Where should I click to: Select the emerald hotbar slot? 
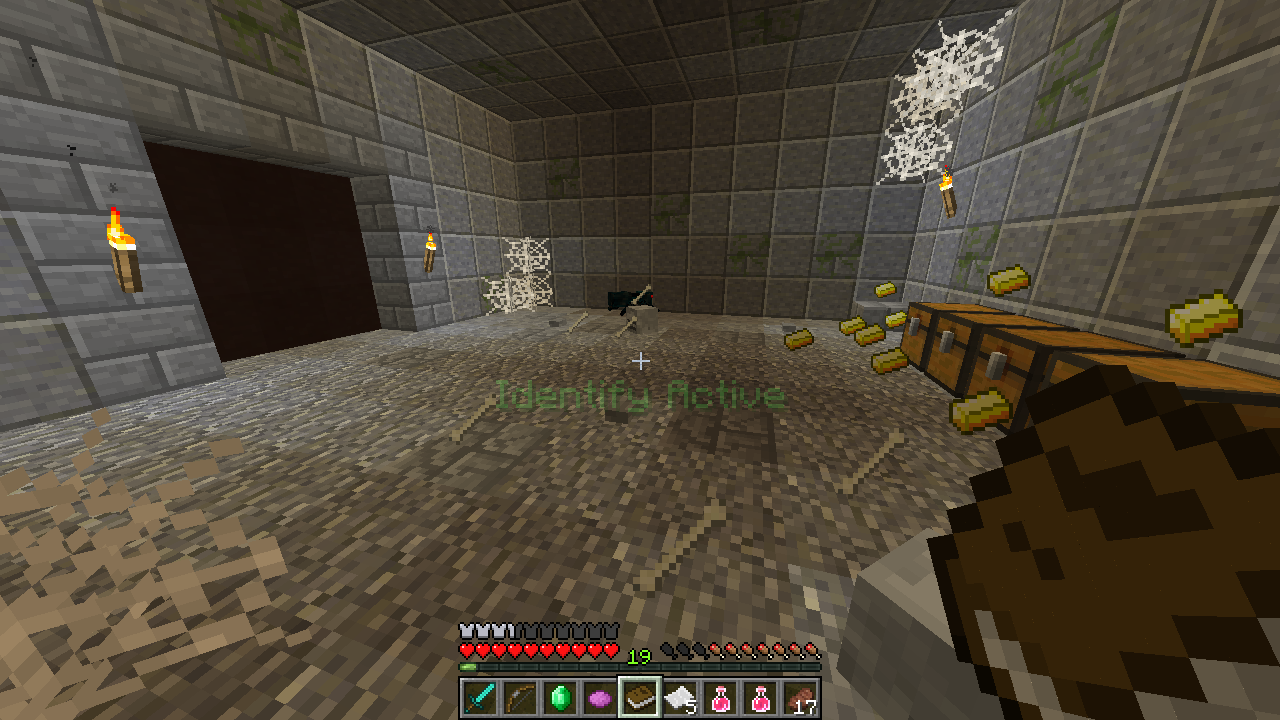559,698
